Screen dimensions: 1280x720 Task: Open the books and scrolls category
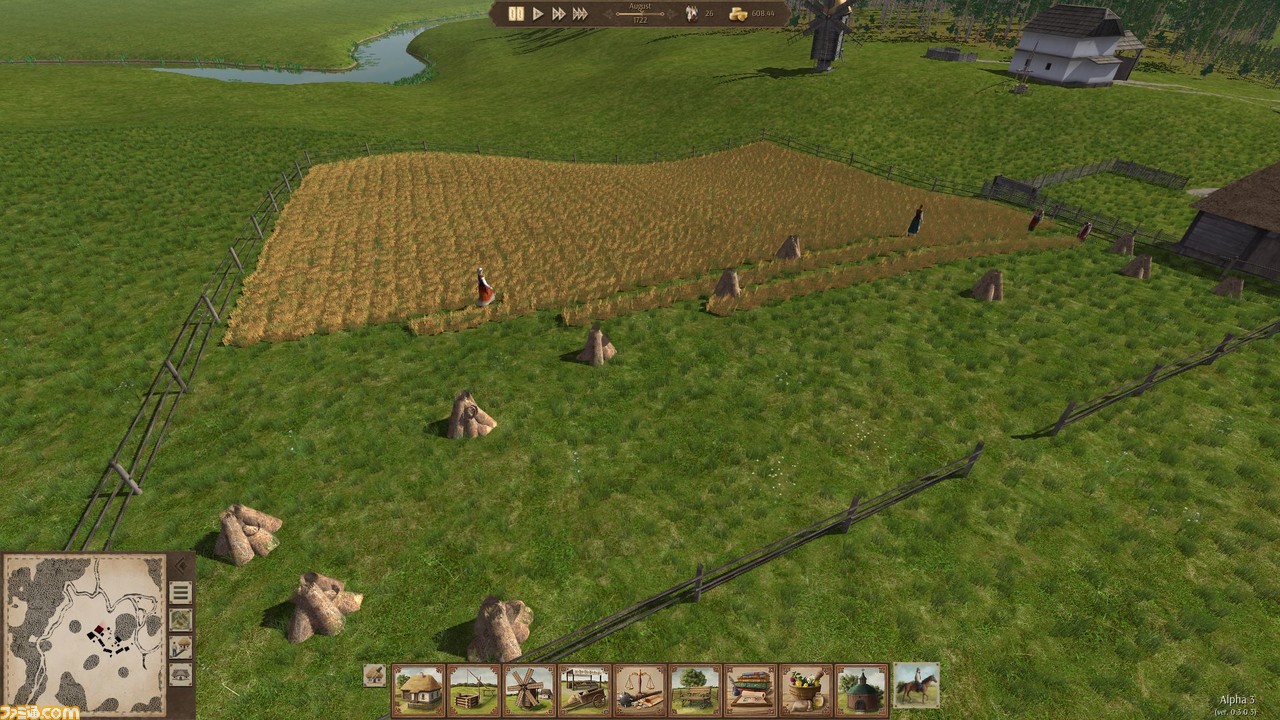[x=750, y=689]
